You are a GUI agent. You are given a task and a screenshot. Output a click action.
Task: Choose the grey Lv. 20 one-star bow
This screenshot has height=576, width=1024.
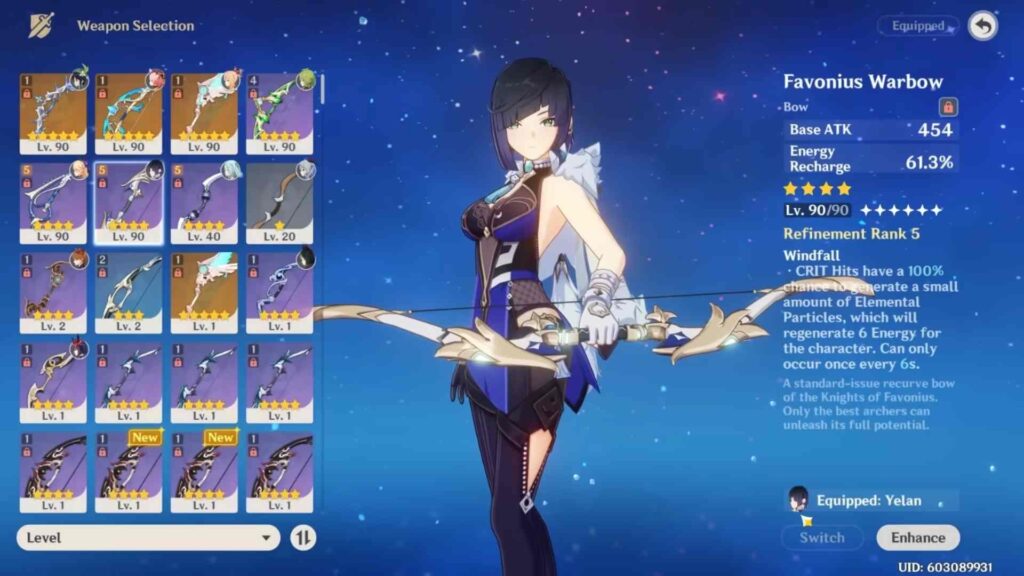click(x=280, y=203)
